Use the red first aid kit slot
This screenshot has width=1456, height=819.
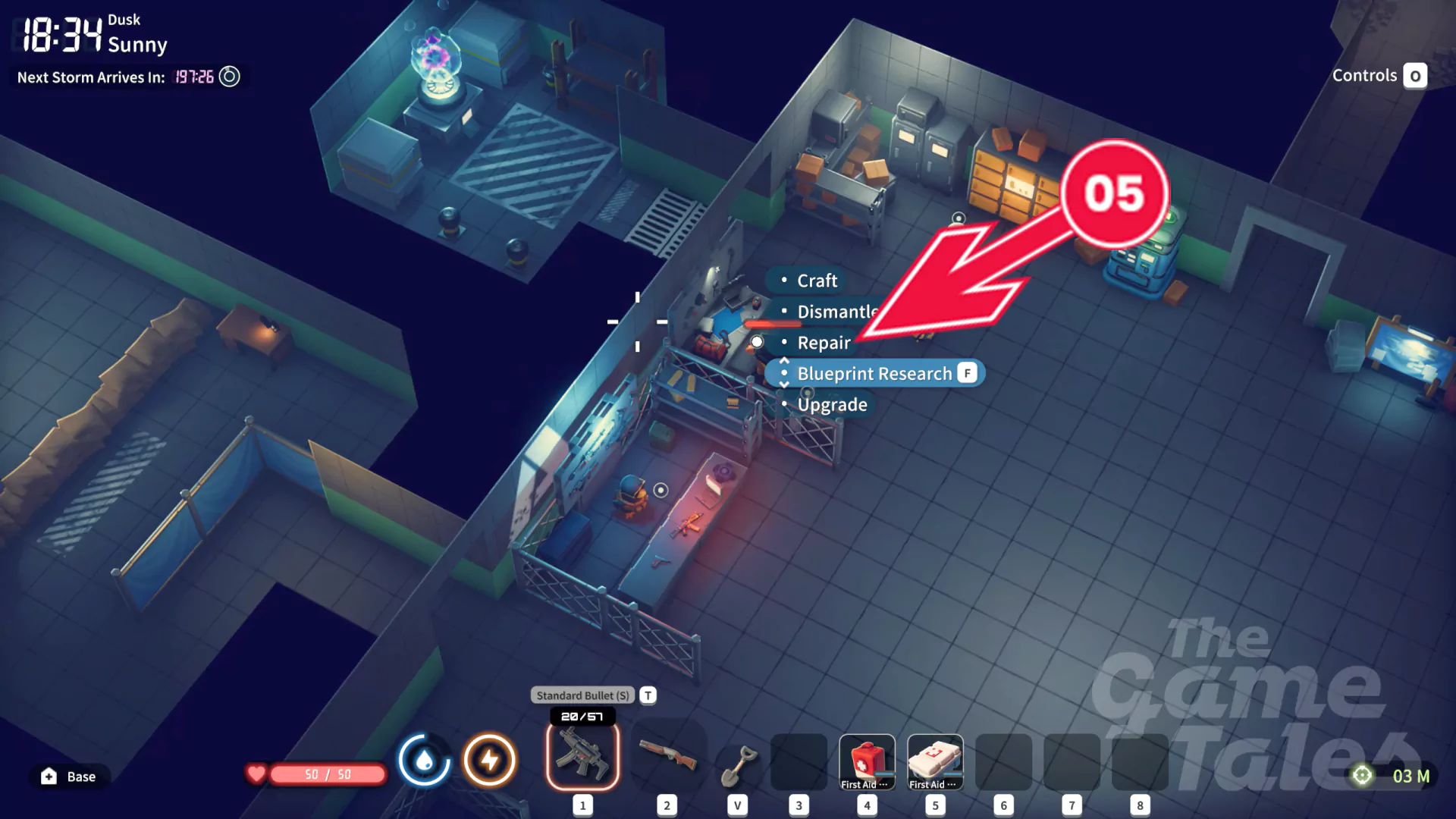867,762
